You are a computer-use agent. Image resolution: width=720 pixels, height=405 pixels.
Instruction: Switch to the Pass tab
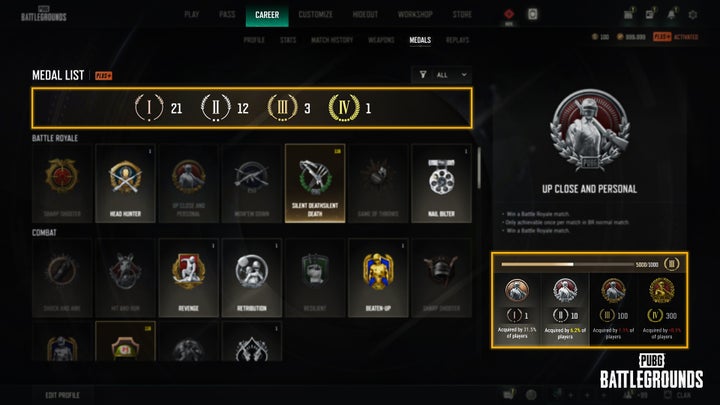pos(229,15)
